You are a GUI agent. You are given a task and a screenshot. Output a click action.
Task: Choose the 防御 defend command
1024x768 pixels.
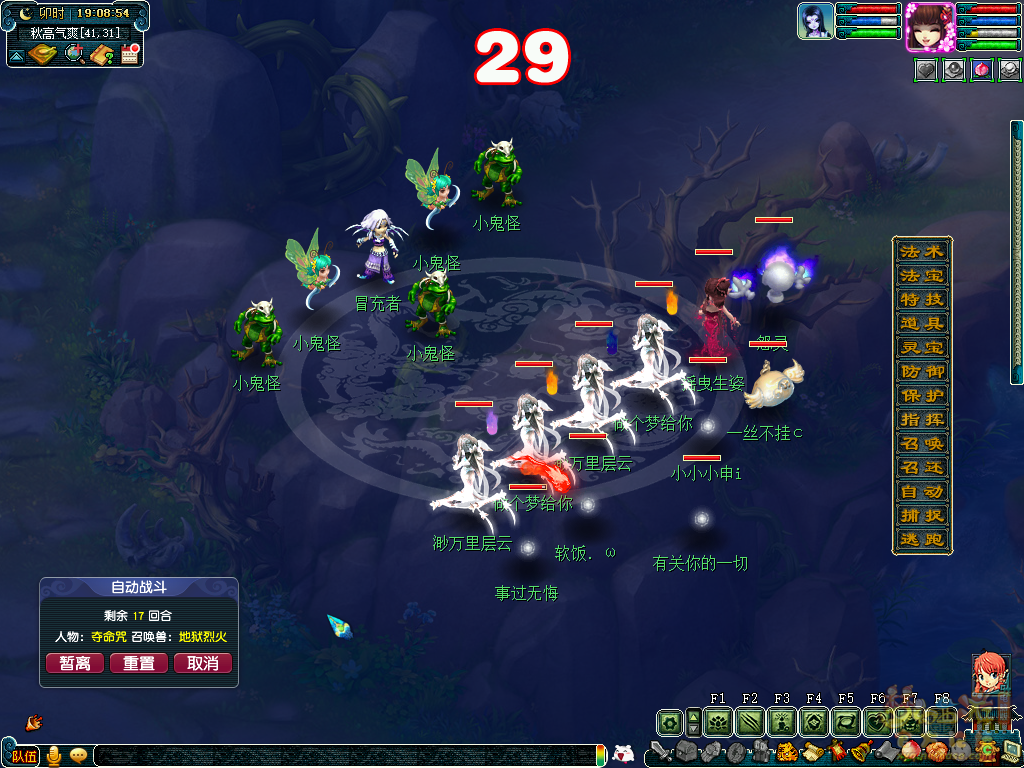click(921, 371)
